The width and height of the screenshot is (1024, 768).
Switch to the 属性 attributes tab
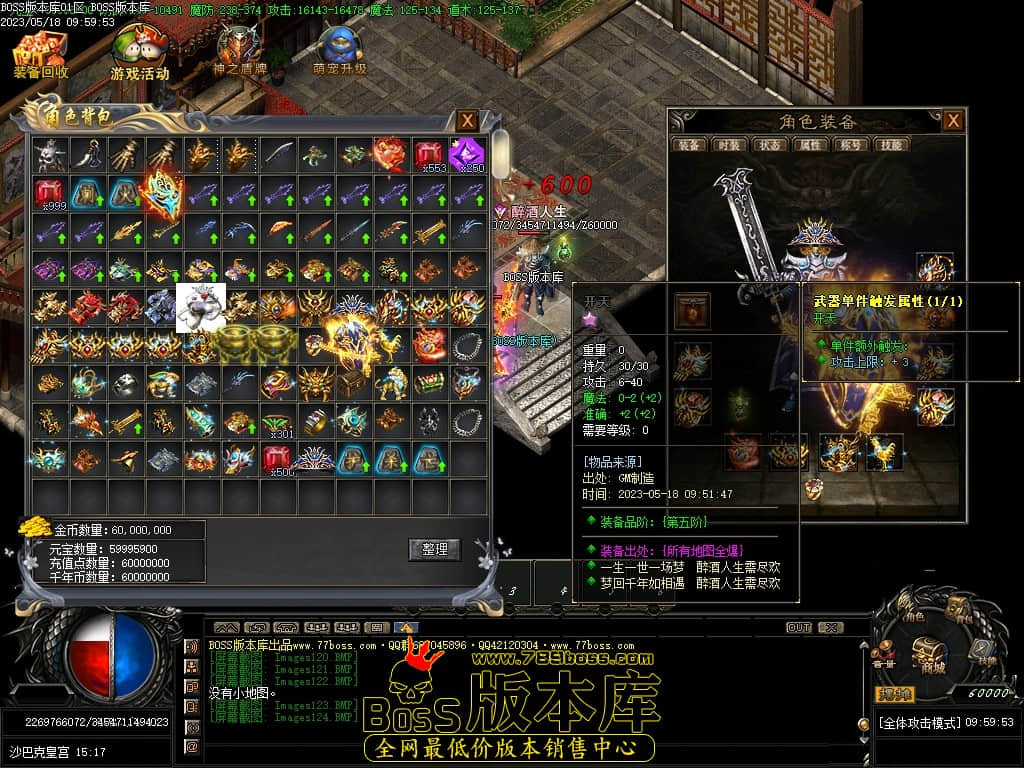coord(809,145)
